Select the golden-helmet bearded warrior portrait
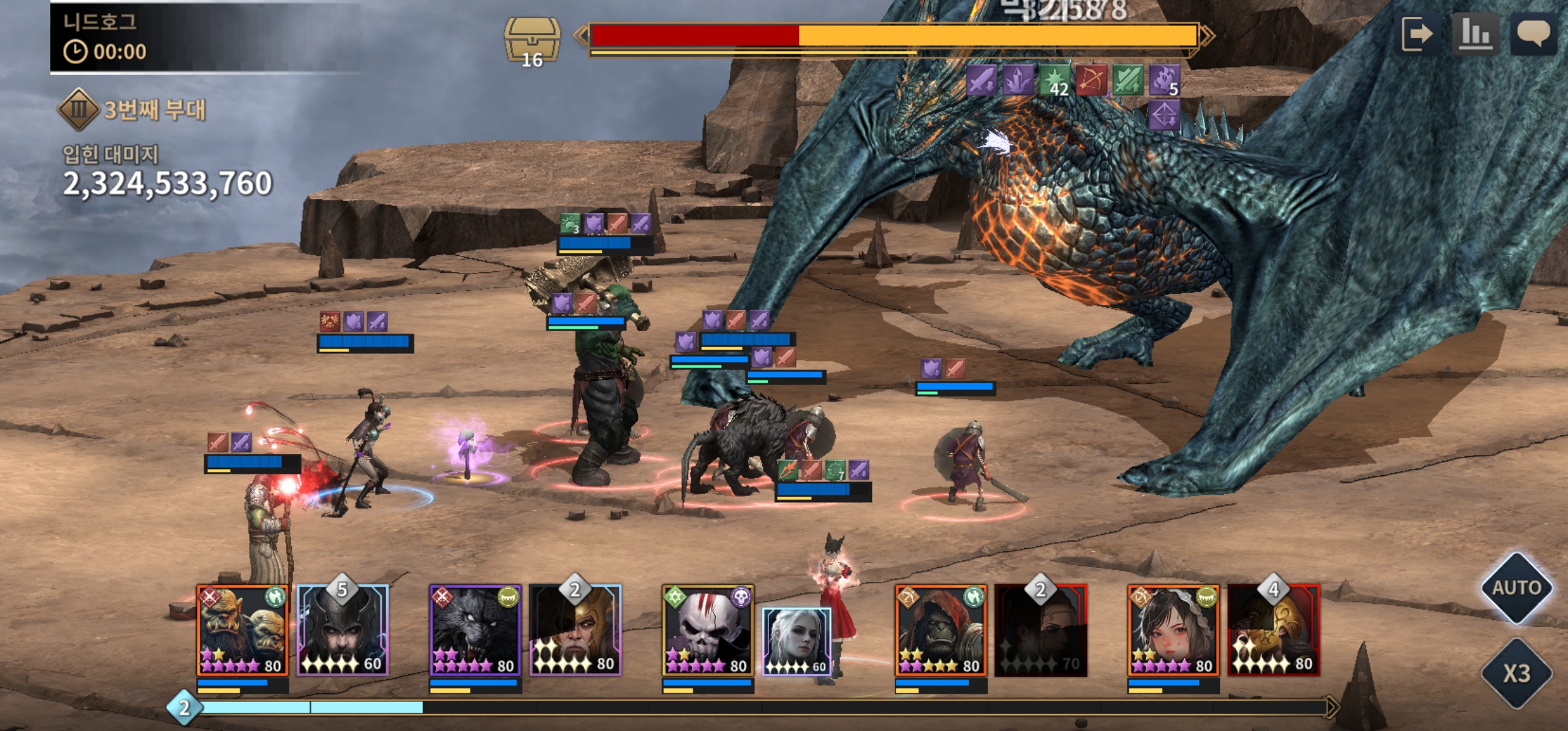1568x731 pixels. [575, 631]
